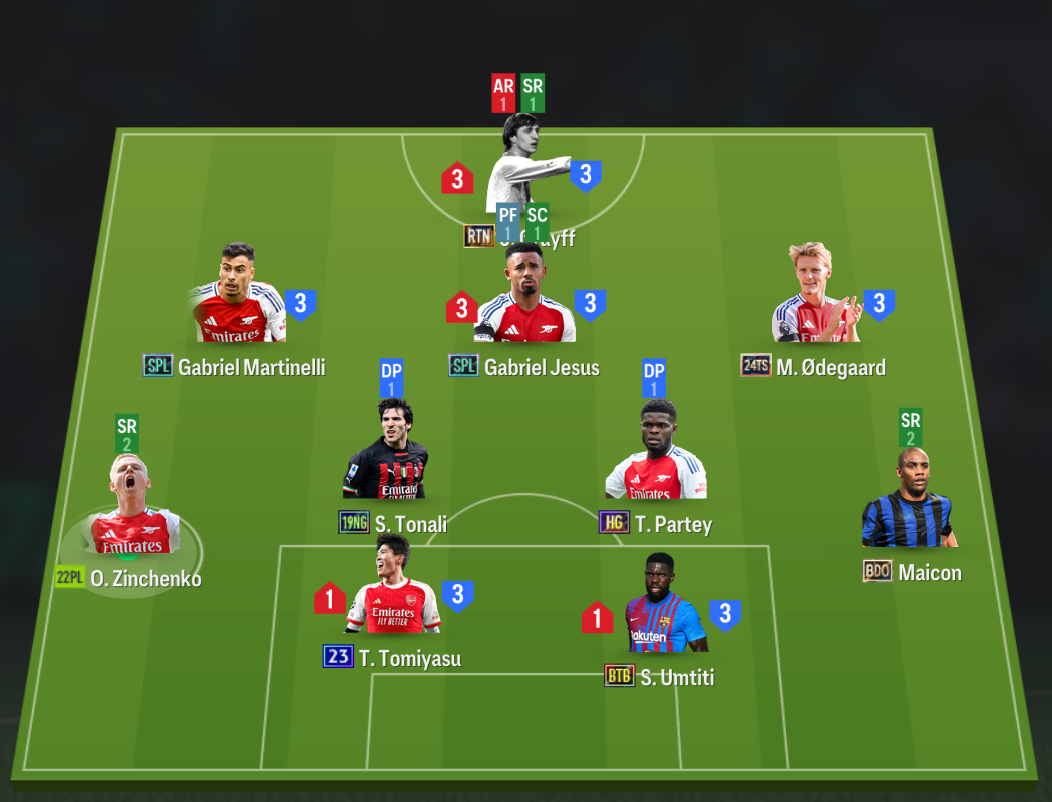The width and height of the screenshot is (1052, 802).
Task: Select S. Tonali in midfield
Action: (x=388, y=455)
